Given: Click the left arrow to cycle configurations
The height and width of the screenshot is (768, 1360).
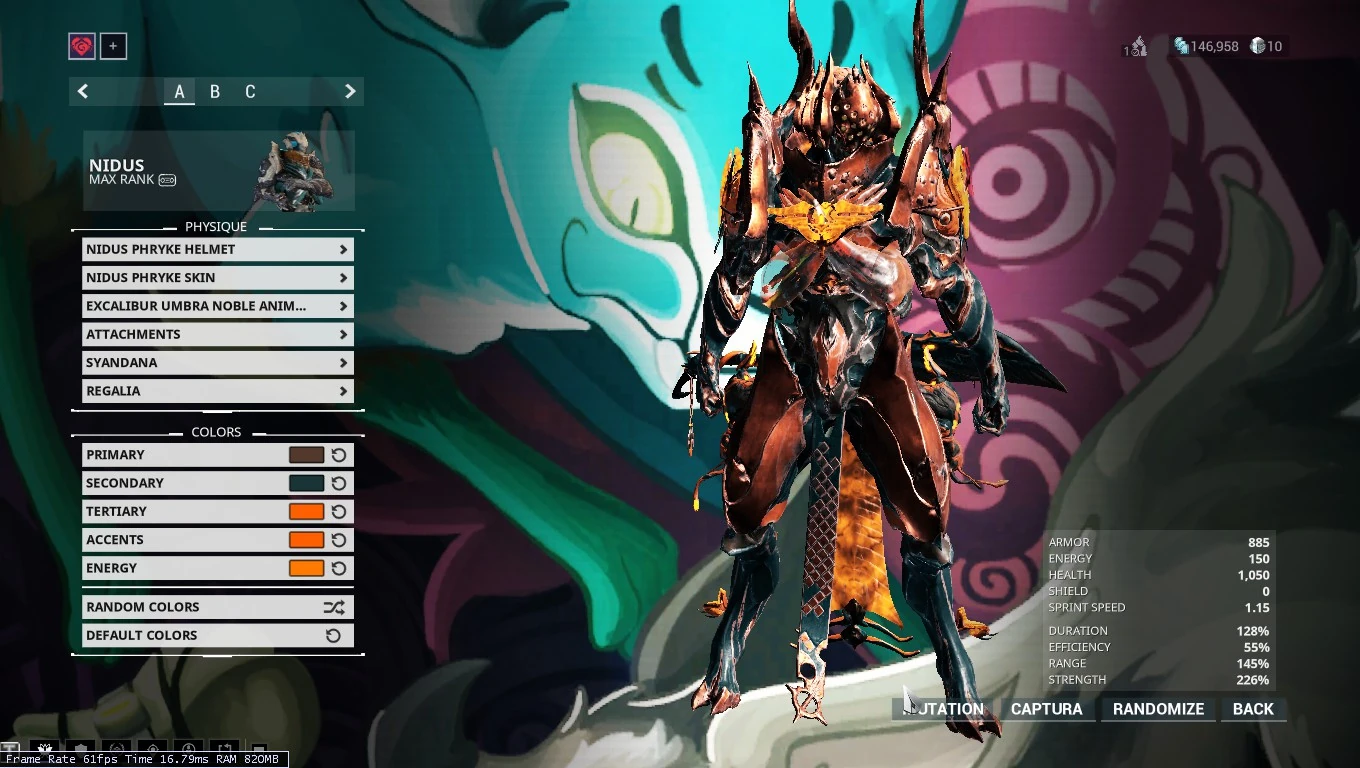Looking at the screenshot, I should [83, 91].
